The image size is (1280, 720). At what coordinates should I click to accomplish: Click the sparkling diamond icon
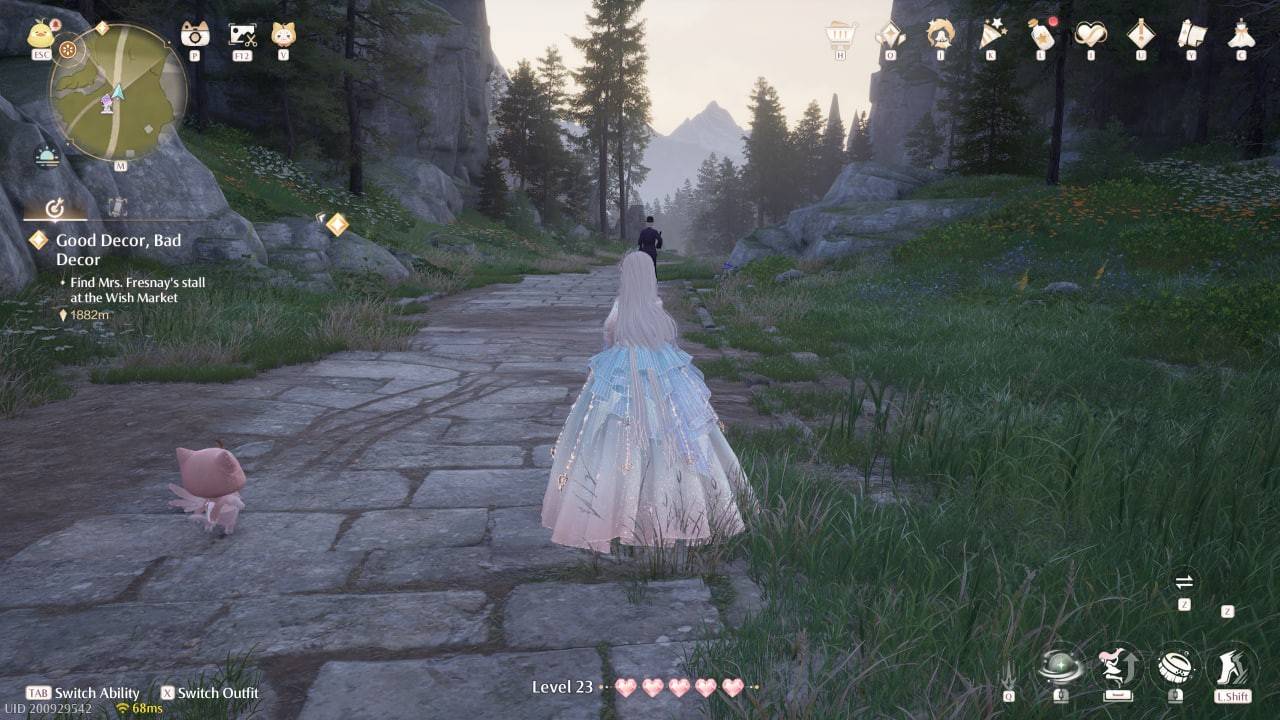pyautogui.click(x=890, y=35)
